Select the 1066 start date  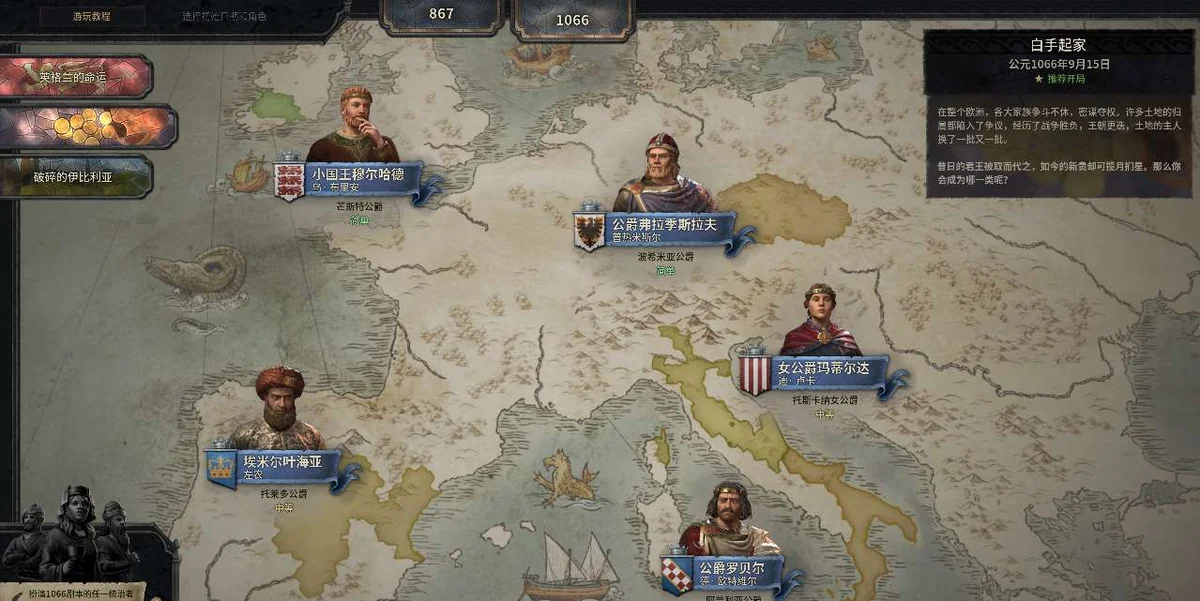point(572,19)
